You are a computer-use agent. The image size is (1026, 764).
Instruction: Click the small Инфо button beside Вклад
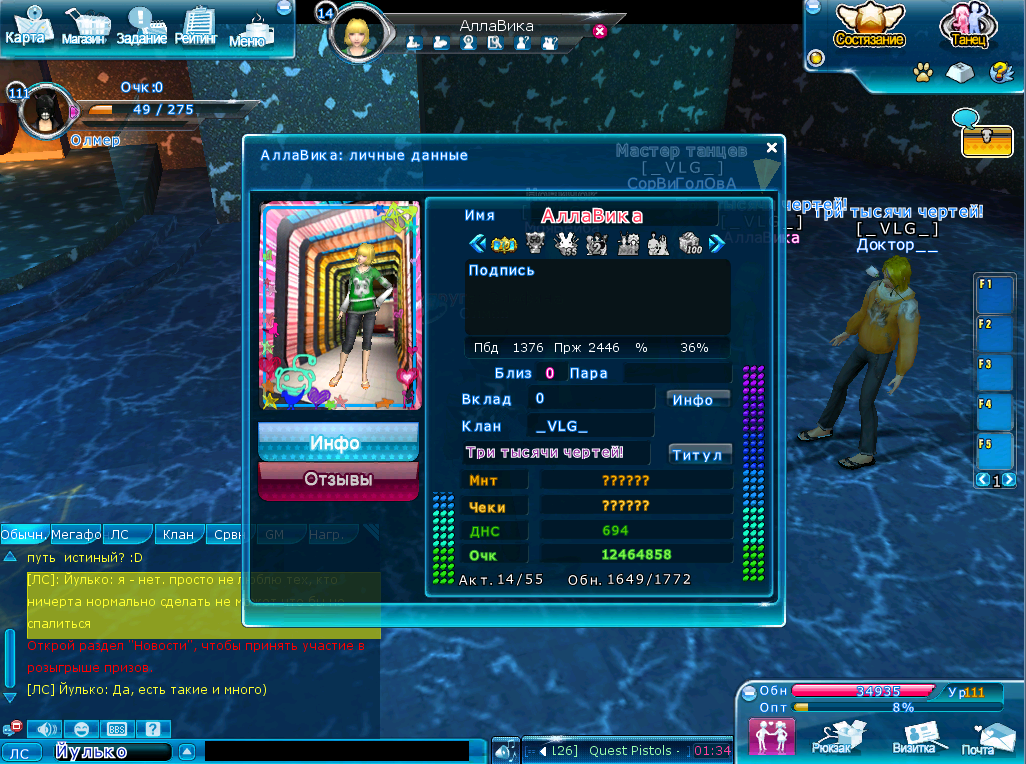tap(697, 399)
